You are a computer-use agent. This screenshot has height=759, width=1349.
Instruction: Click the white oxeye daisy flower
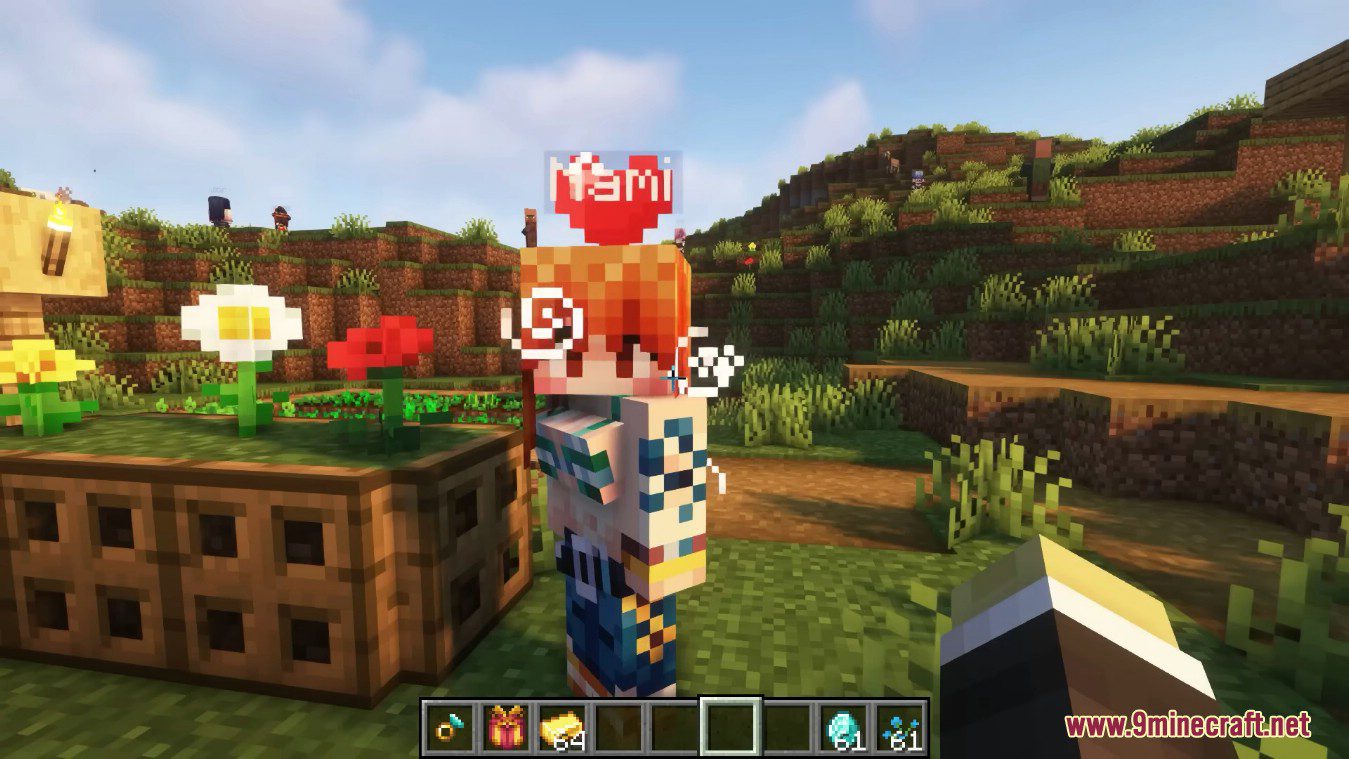tap(237, 322)
